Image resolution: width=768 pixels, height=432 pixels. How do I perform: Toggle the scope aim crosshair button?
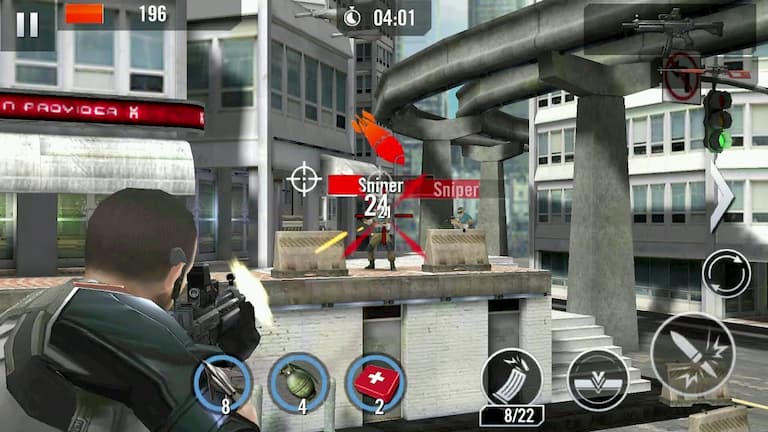(x=304, y=179)
